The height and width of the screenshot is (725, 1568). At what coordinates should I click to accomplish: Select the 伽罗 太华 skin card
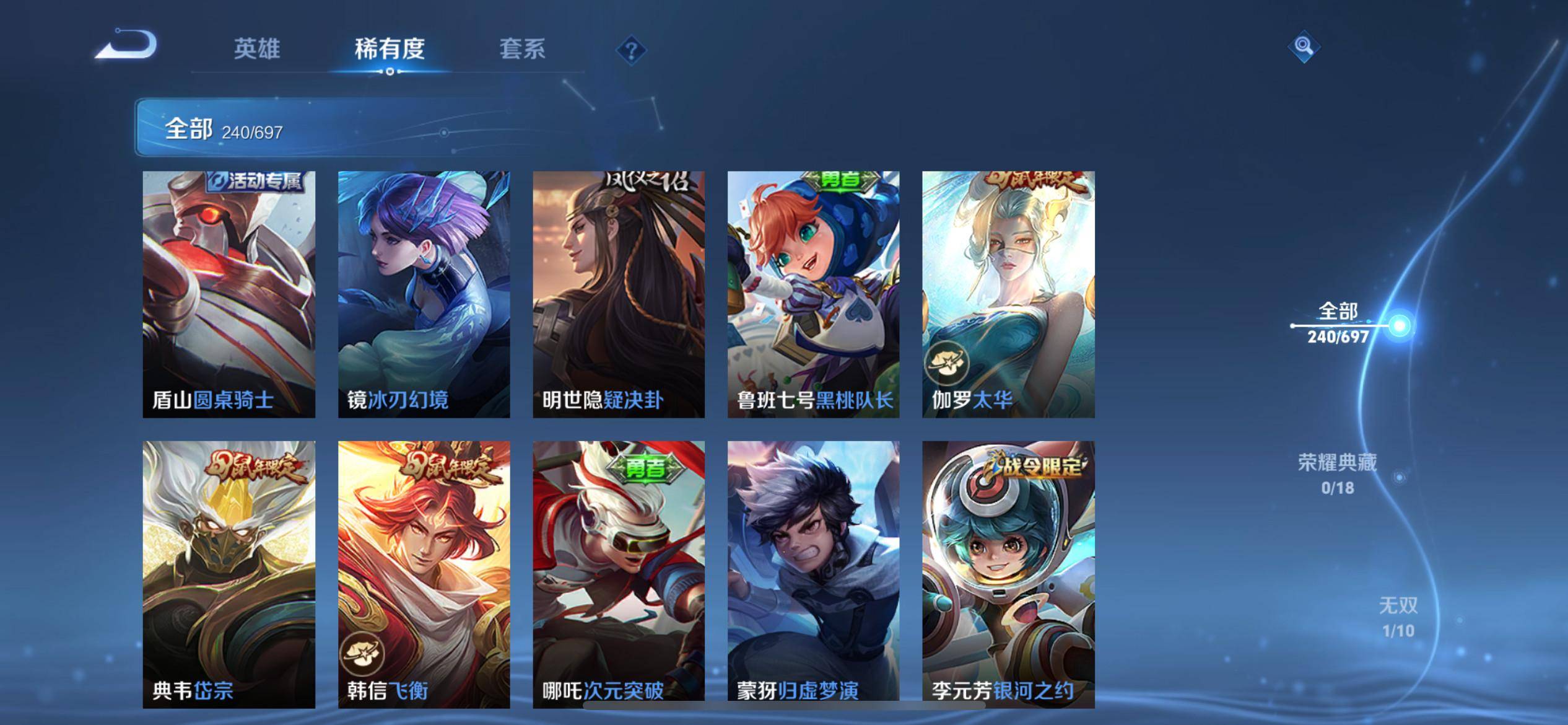coord(1008,294)
